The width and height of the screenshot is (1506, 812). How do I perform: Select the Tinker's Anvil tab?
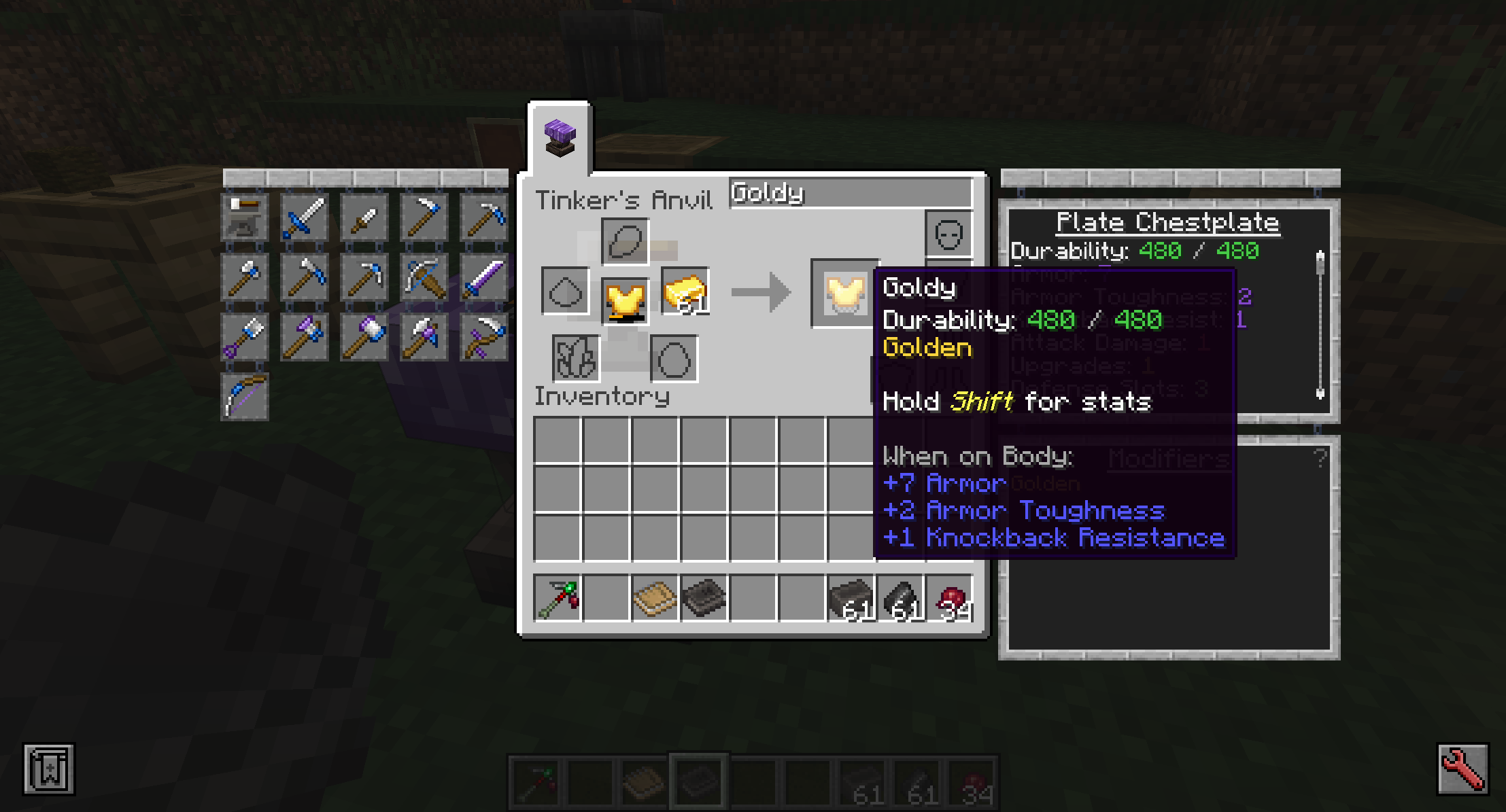[560, 139]
